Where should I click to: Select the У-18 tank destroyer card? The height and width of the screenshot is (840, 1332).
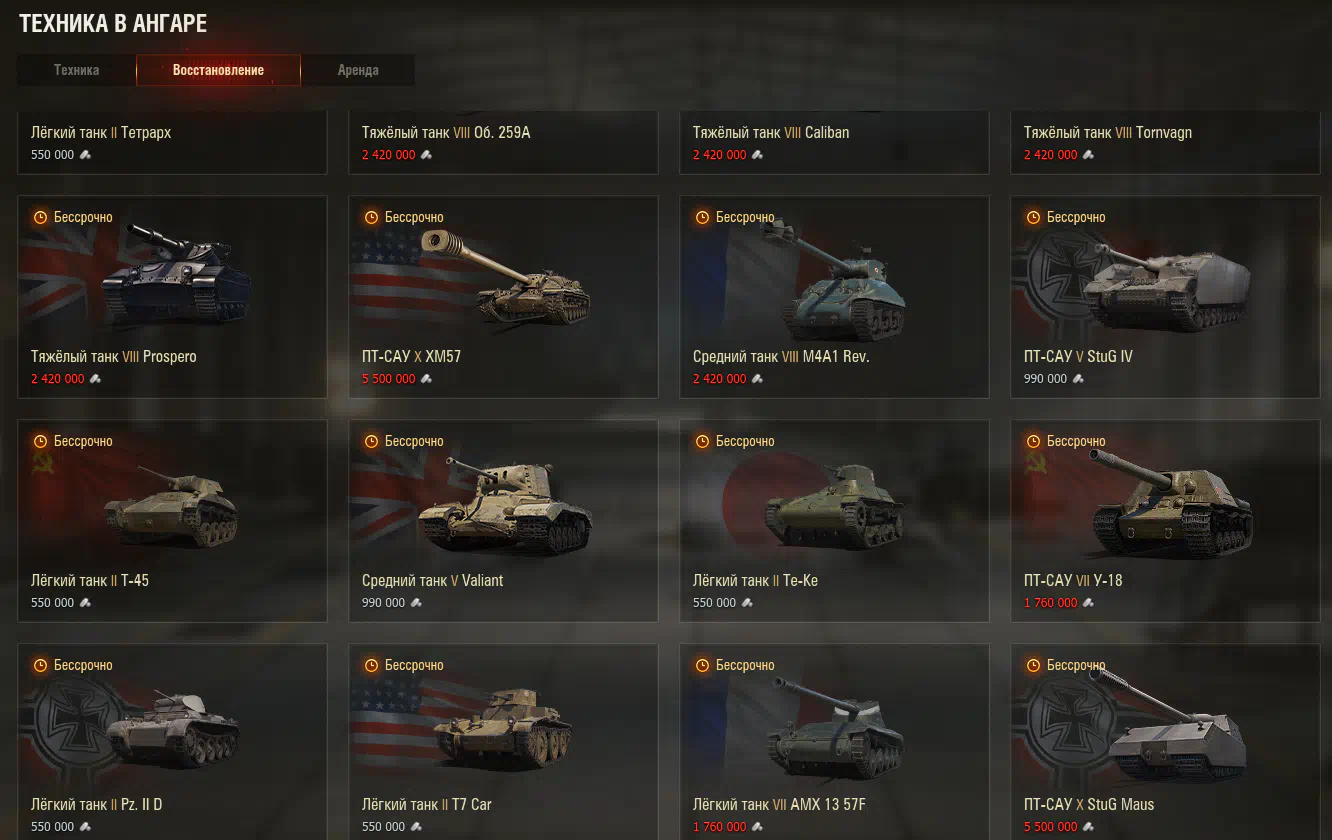pos(1165,520)
